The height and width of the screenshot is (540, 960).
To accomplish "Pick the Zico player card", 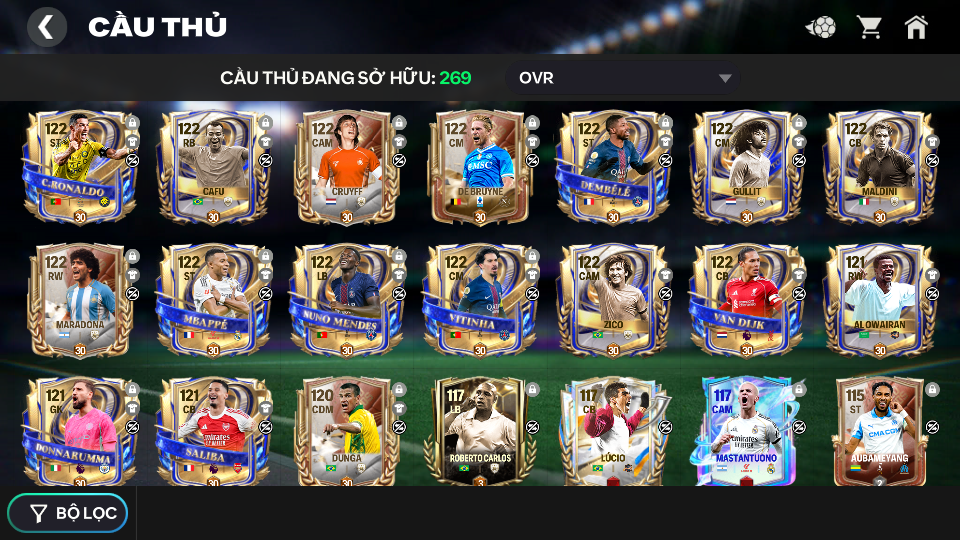I will [x=612, y=300].
